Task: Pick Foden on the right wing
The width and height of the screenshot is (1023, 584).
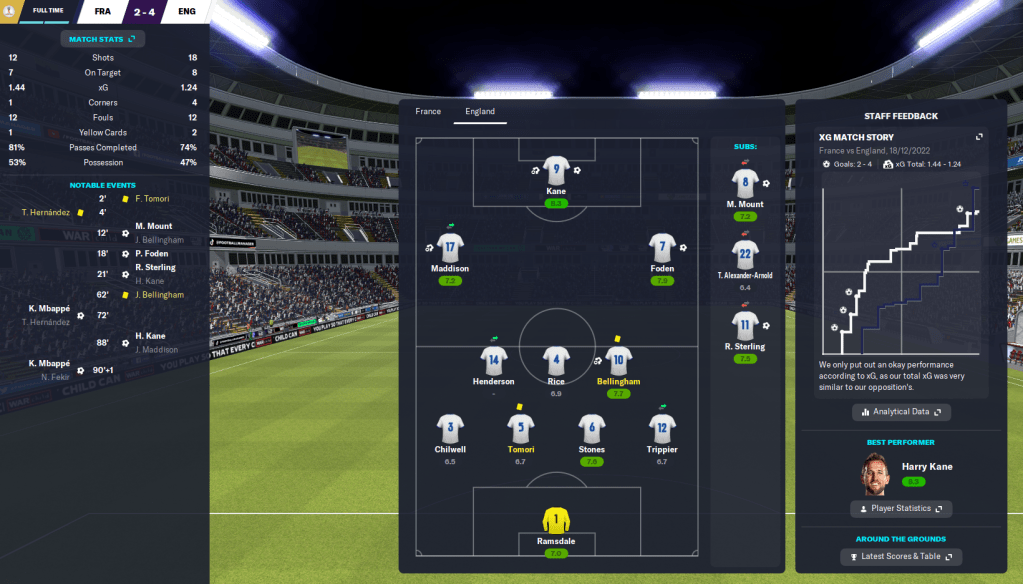Action: coord(662,247)
